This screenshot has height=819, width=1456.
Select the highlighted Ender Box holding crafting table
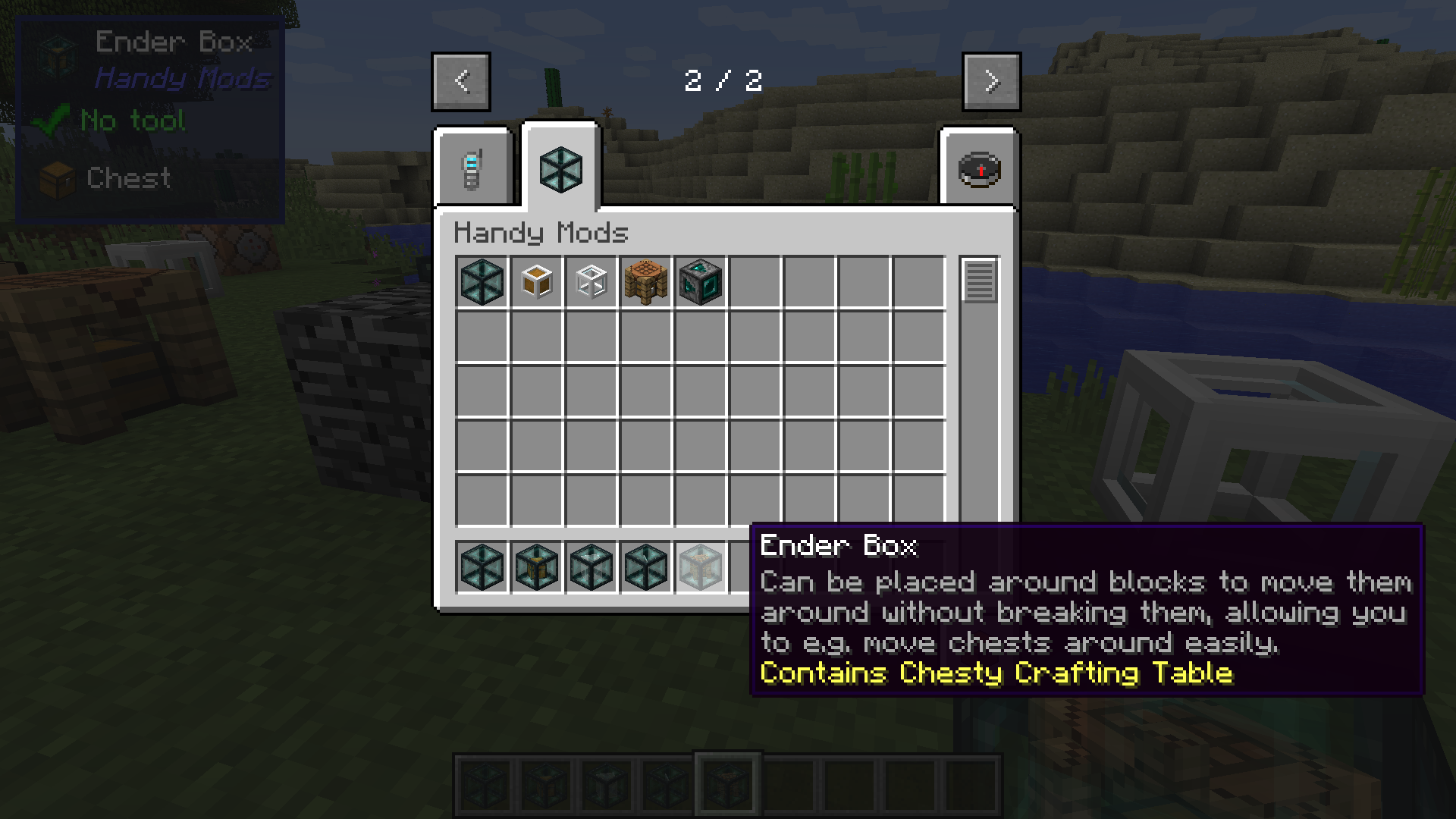click(701, 566)
